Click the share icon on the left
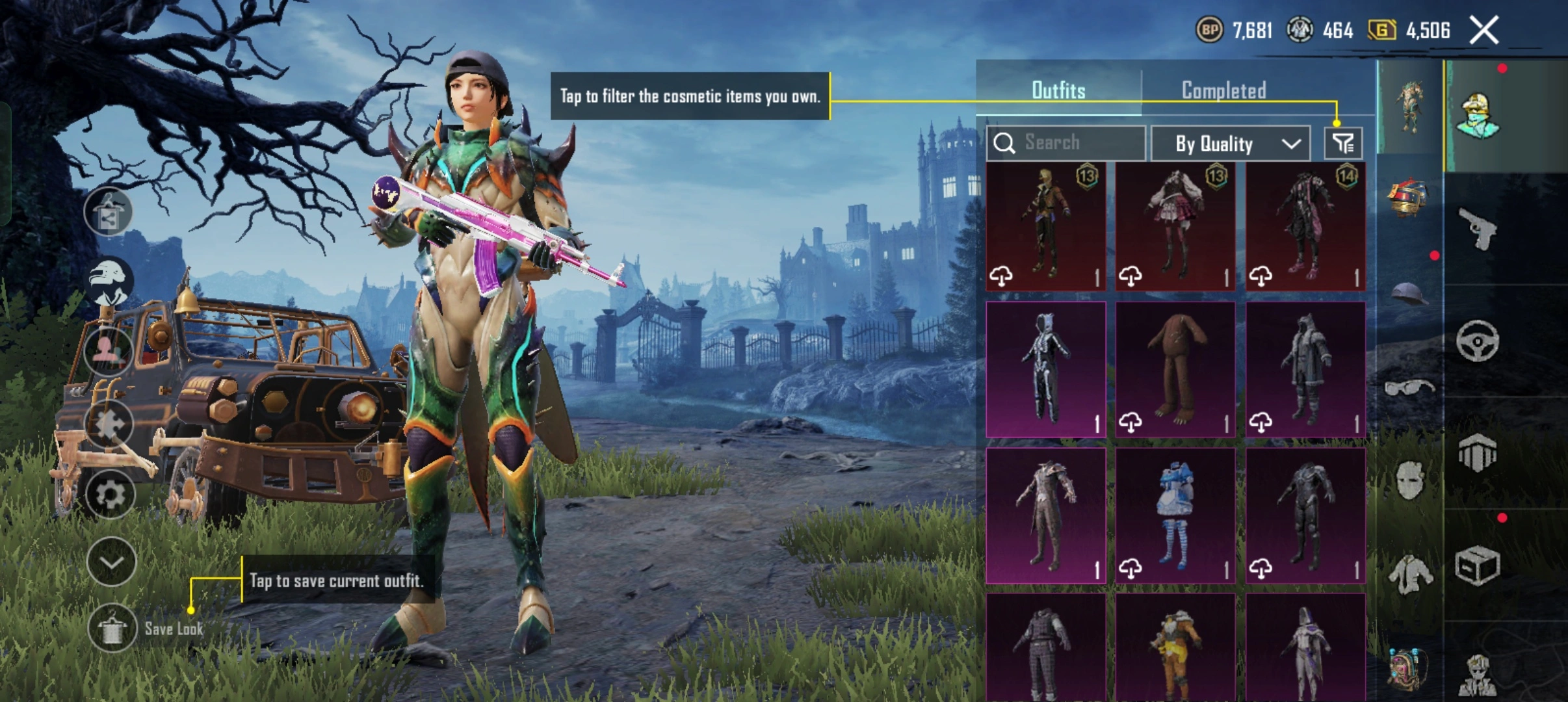 pyautogui.click(x=109, y=213)
